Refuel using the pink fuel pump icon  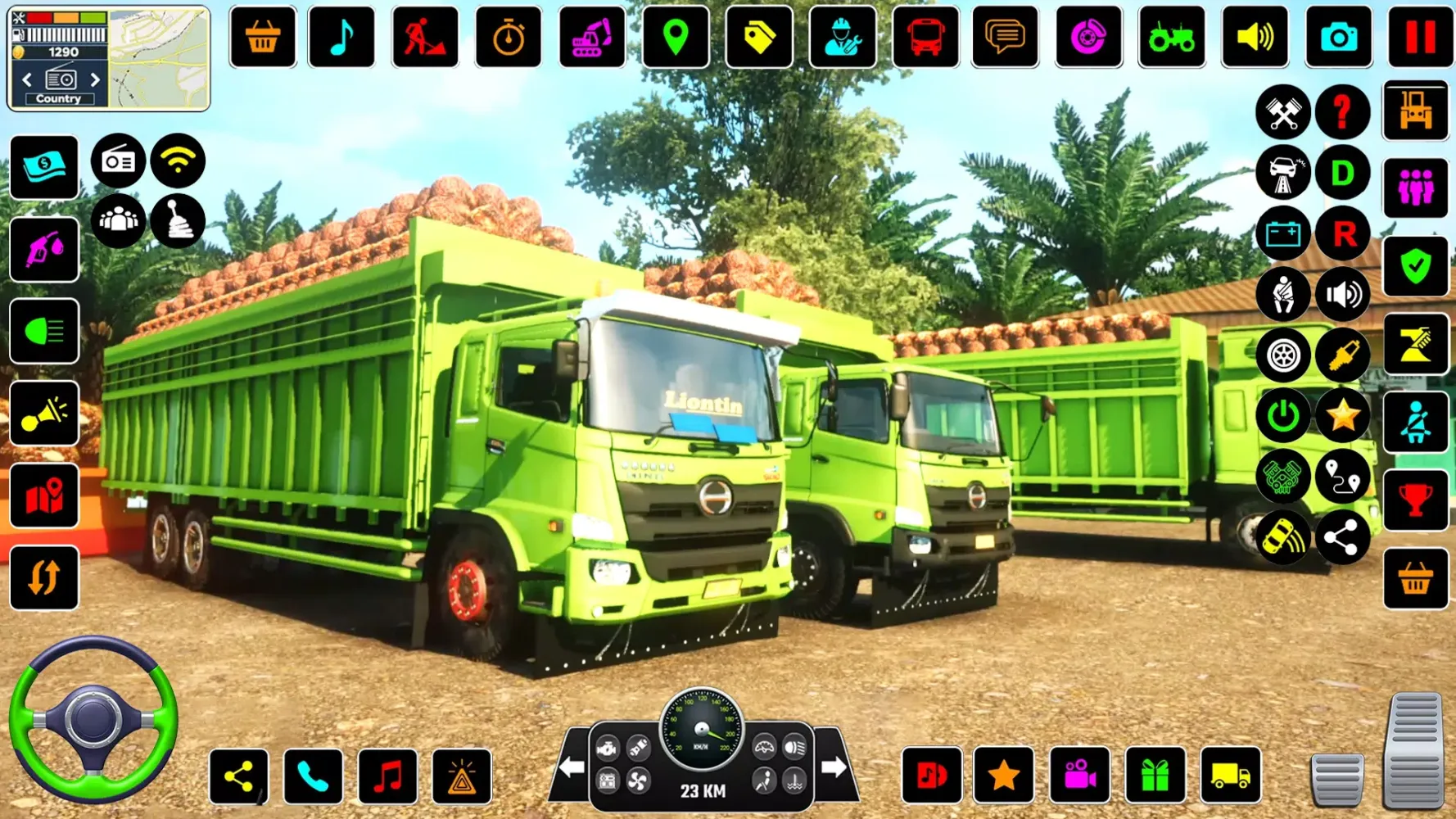coord(44,250)
